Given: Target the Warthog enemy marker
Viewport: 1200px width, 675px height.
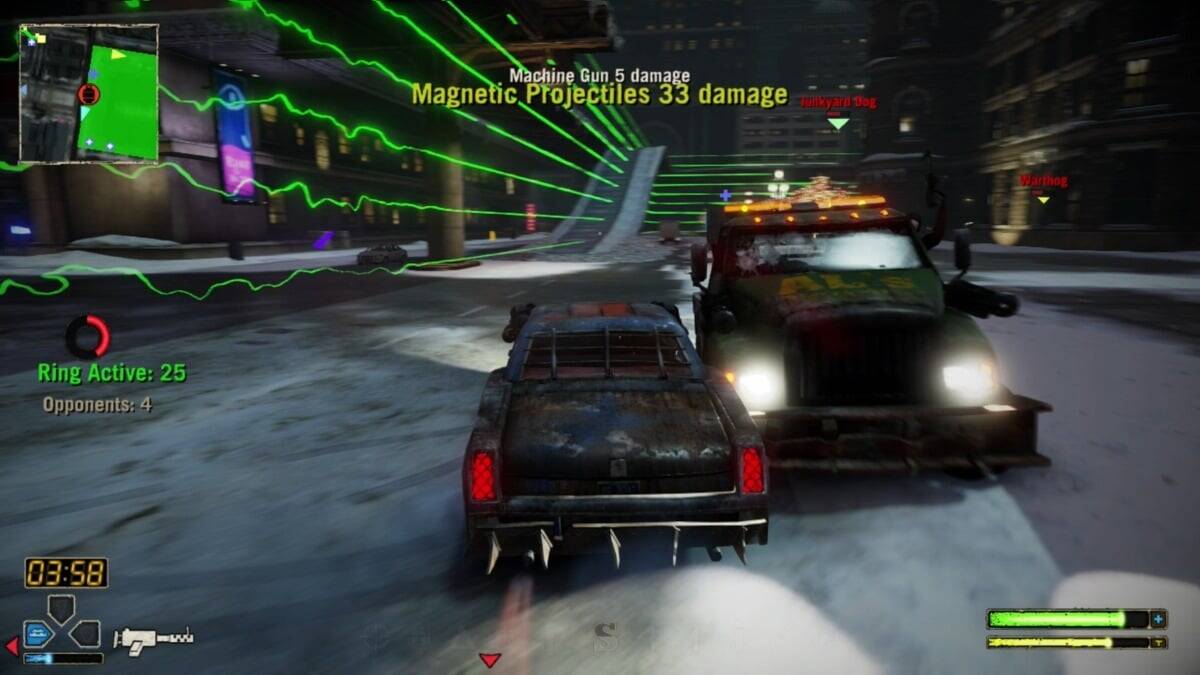Looking at the screenshot, I should point(1043,199).
